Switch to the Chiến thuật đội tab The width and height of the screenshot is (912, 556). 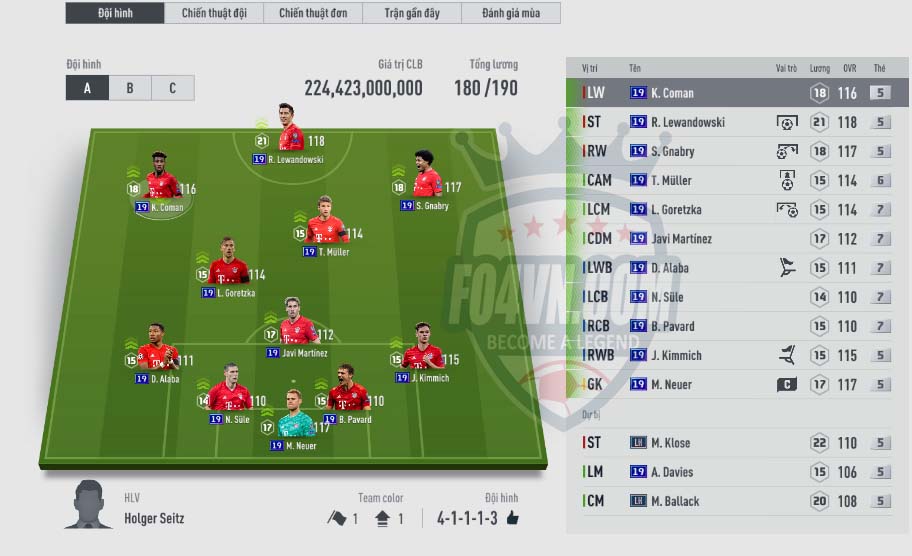[x=215, y=14]
